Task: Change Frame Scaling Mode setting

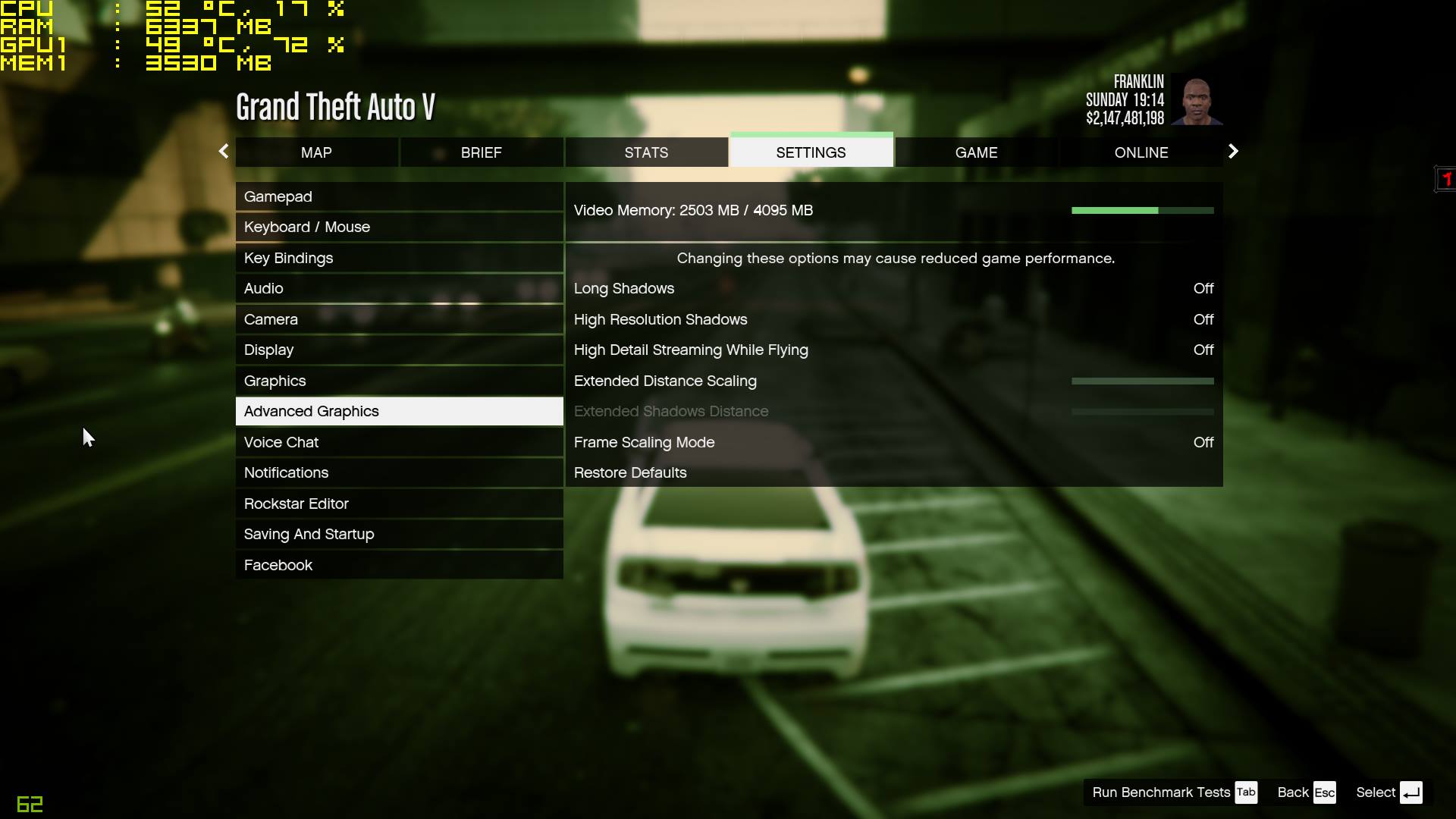Action: tap(893, 442)
